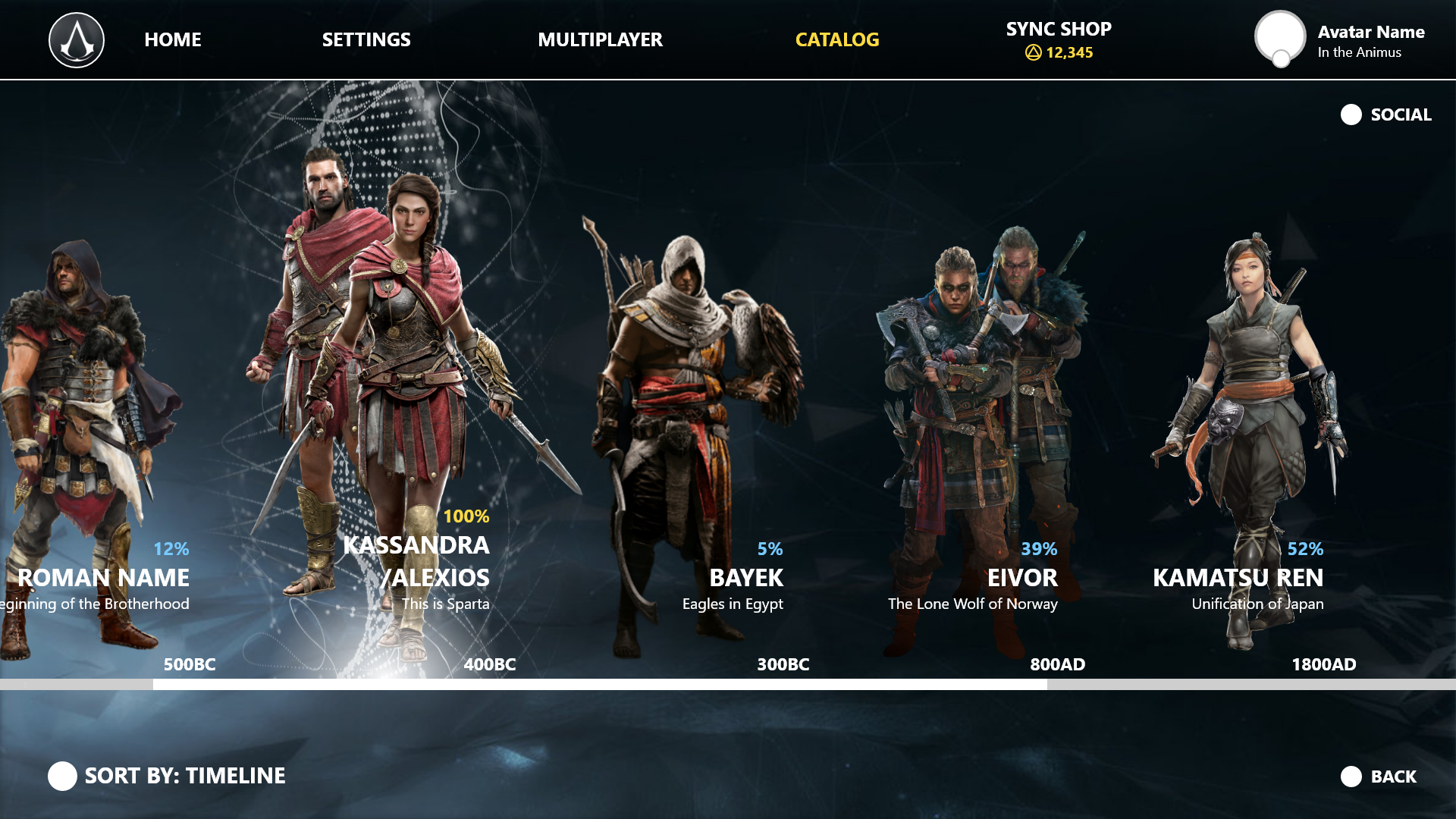Open the Sync Shop
The height and width of the screenshot is (819, 1456).
click(x=1059, y=39)
